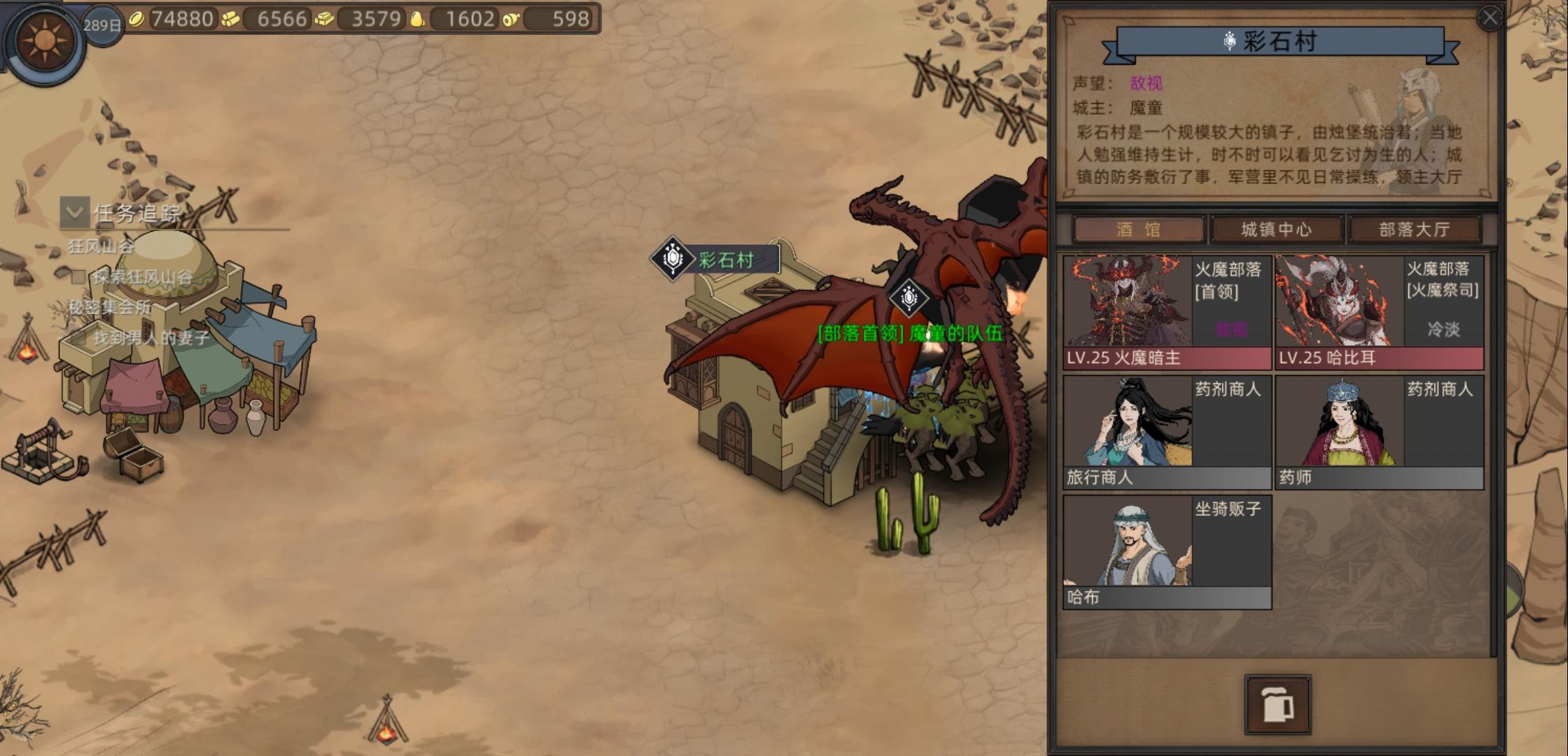Select the 部落大厅 tab

1414,230
